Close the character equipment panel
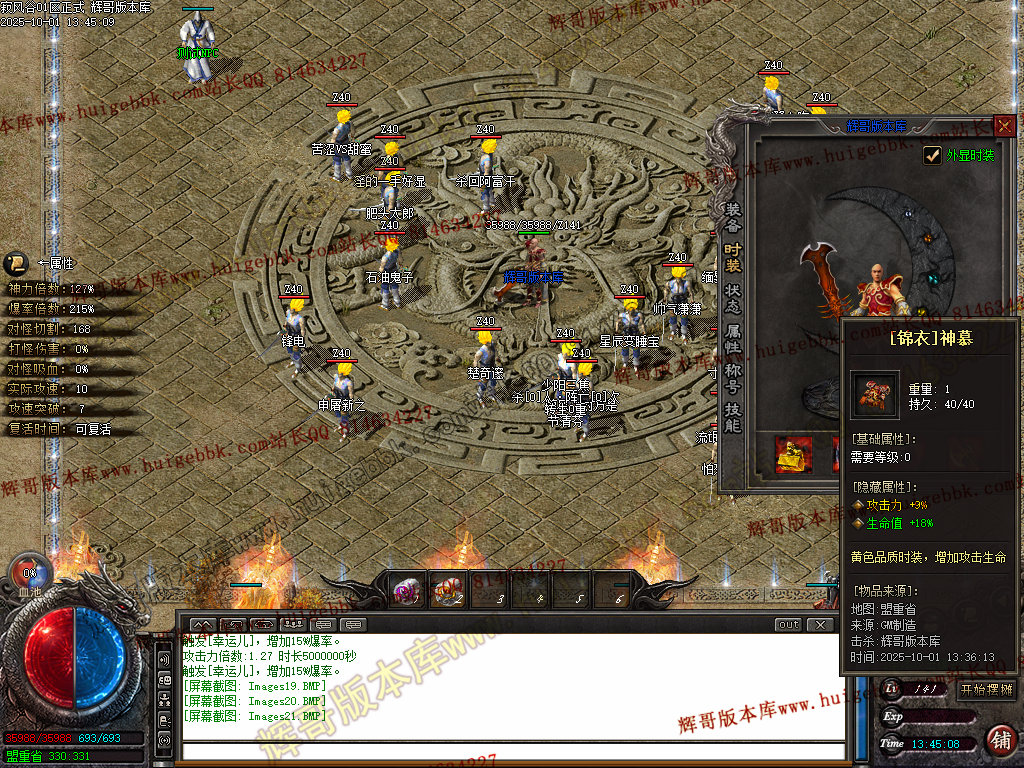Screen dimensions: 1024x768 (1004, 126)
